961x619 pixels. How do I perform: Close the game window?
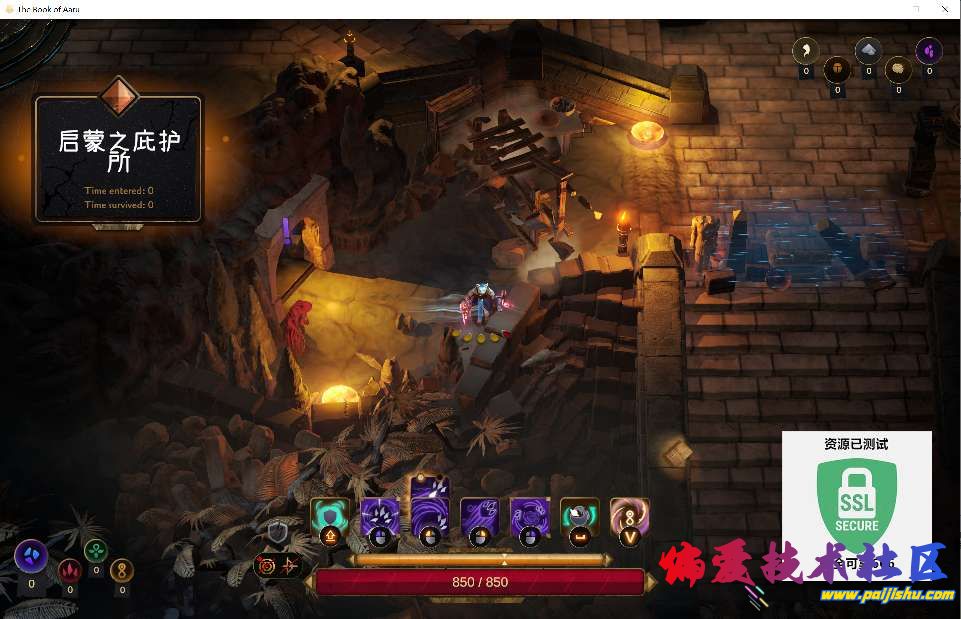pos(942,9)
